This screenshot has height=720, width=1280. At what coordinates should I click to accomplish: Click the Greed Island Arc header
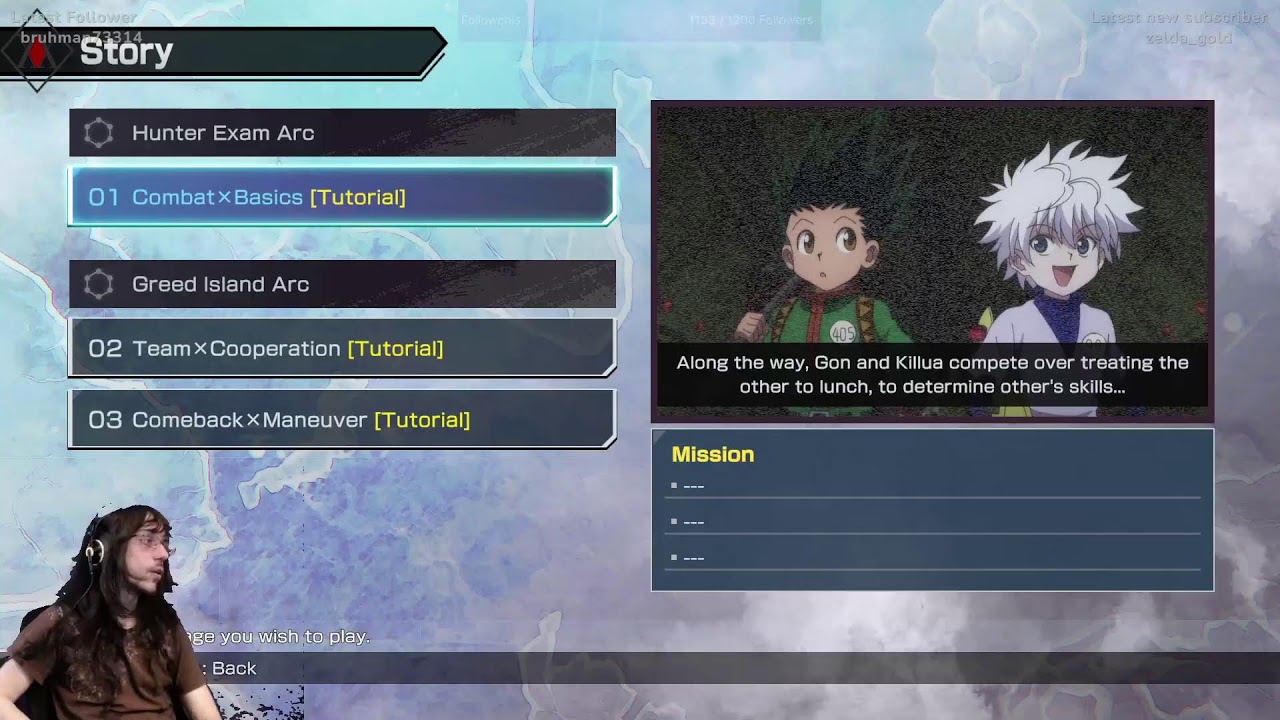coord(341,284)
